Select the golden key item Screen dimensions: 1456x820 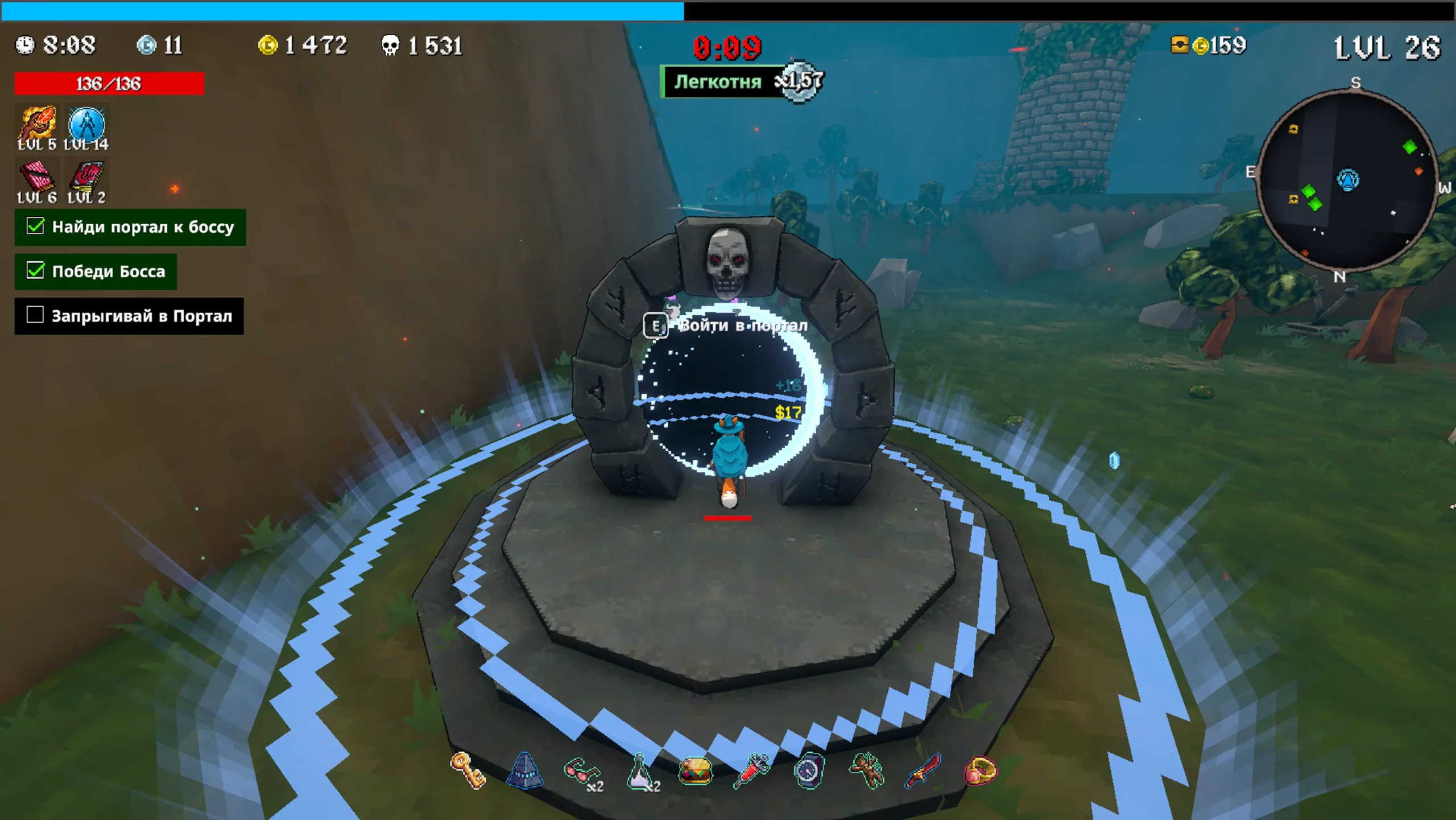468,770
